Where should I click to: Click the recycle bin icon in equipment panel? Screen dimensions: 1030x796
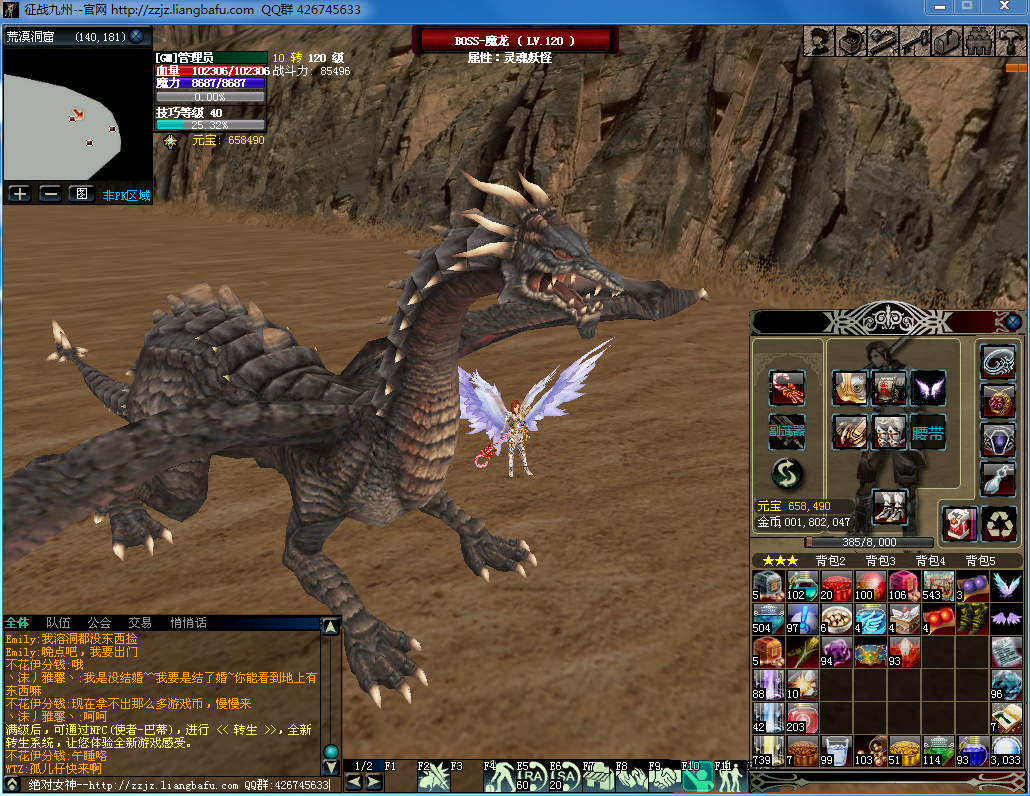pos(999,523)
